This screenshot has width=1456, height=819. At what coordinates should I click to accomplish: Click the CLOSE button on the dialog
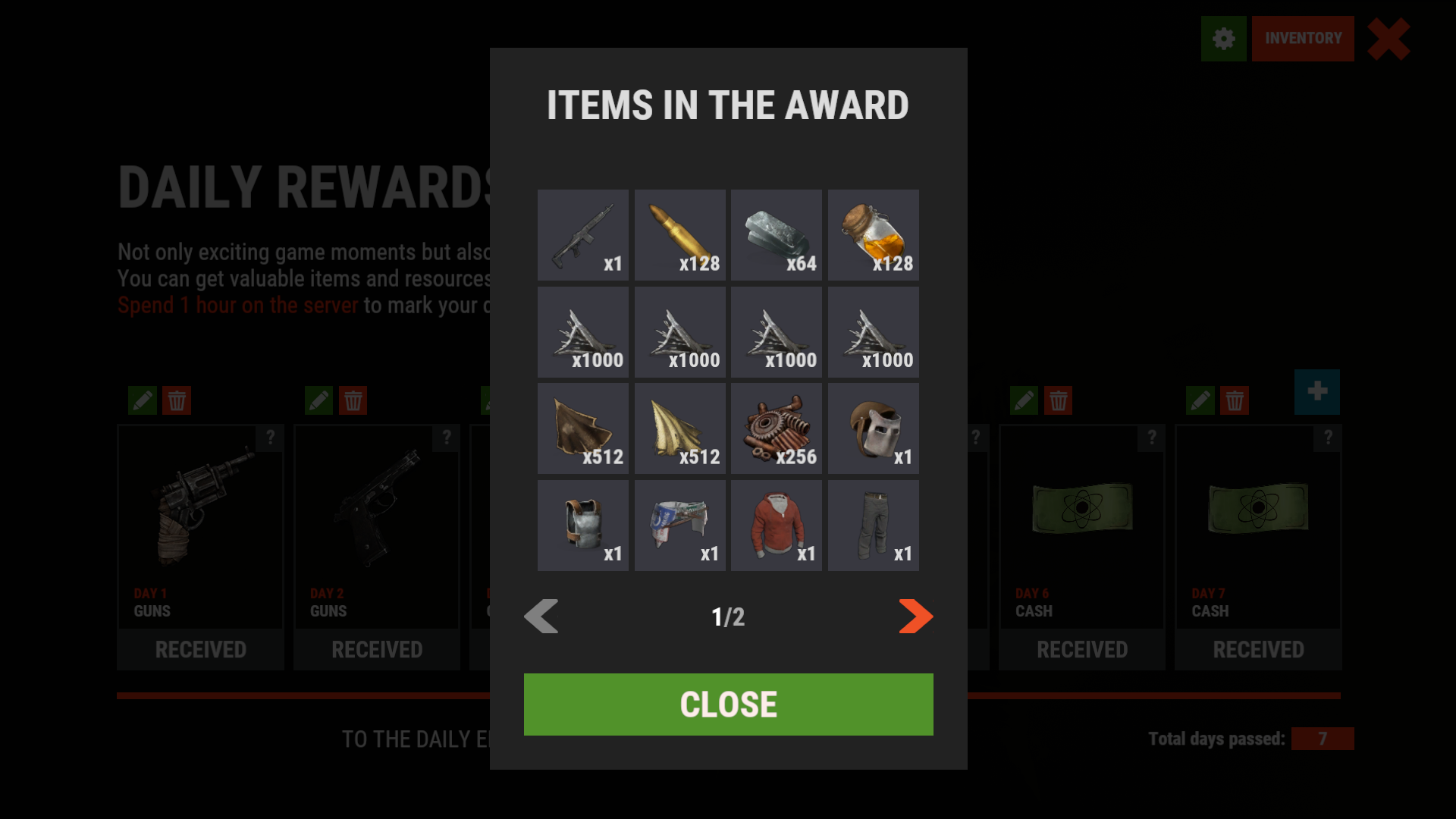(x=727, y=704)
